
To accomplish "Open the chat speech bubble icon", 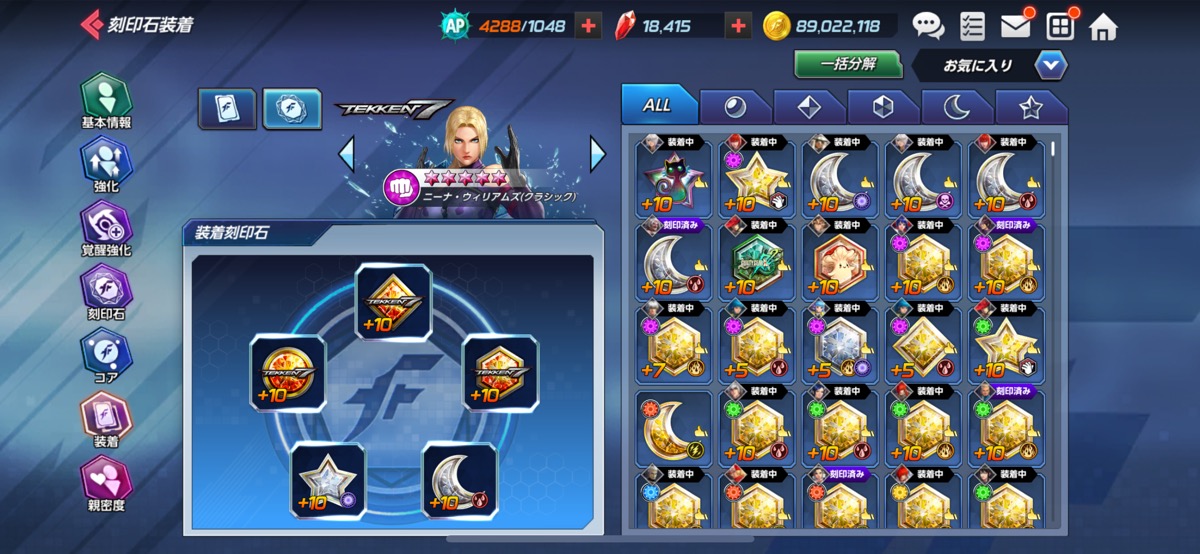I will point(928,25).
